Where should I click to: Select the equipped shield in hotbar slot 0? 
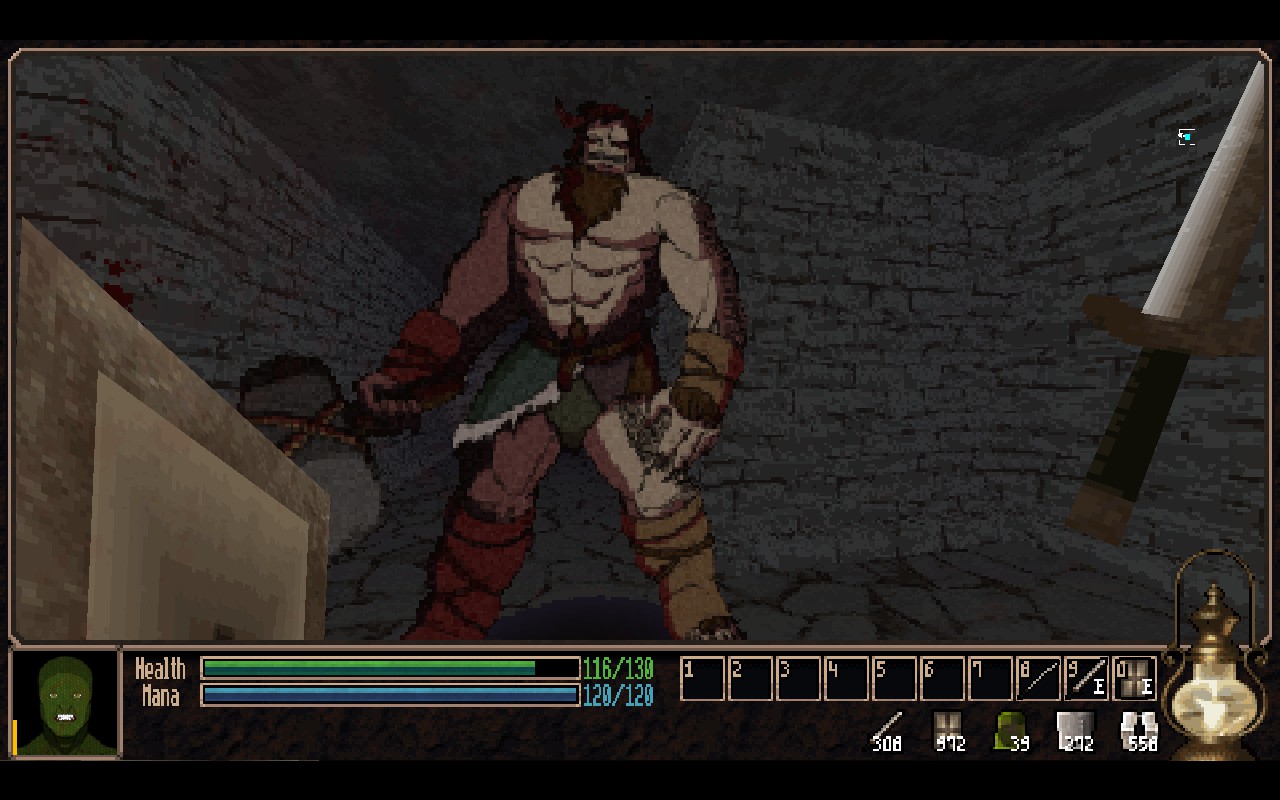coord(1134,679)
